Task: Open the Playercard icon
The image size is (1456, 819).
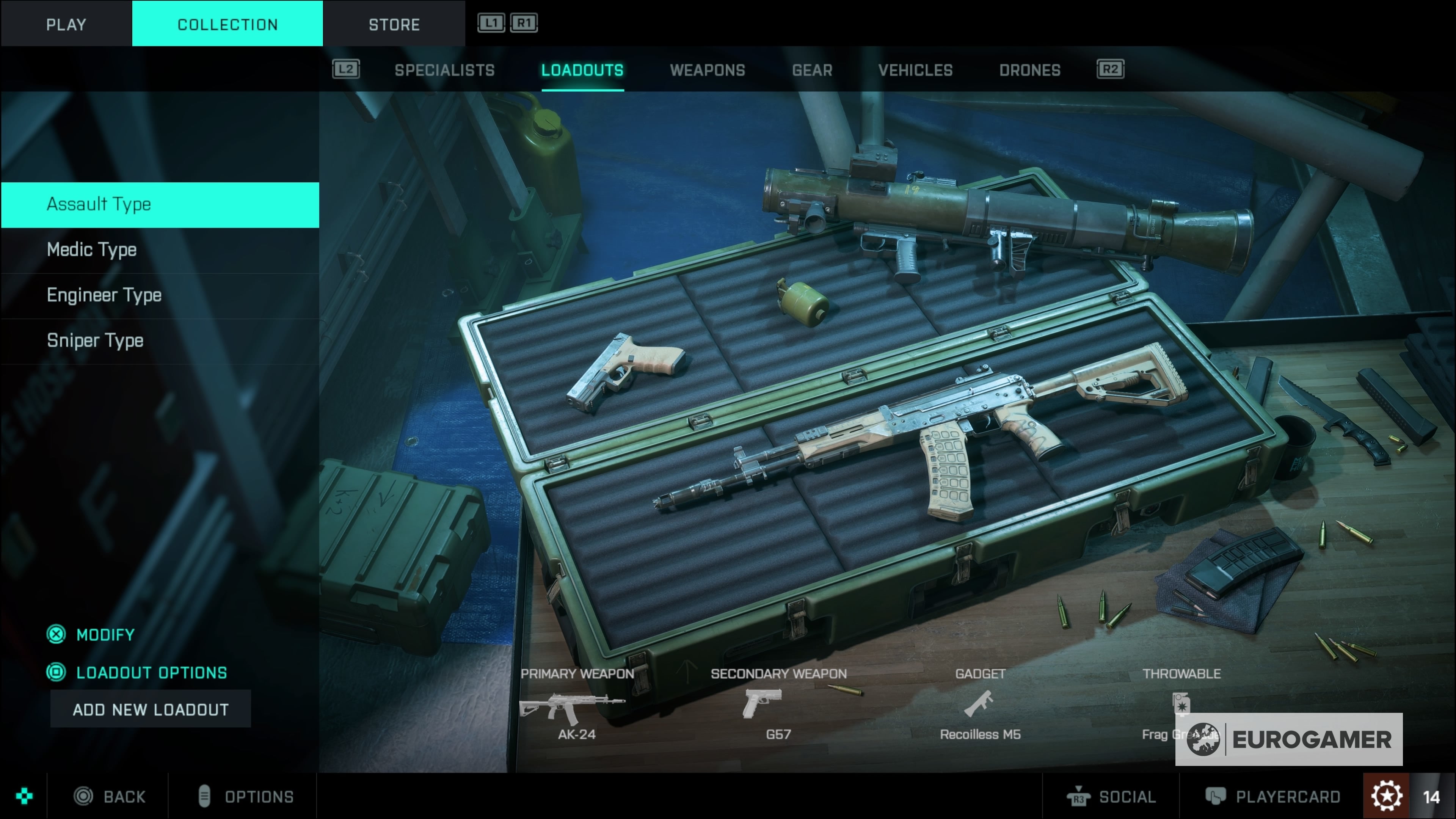Action: [x=1216, y=796]
